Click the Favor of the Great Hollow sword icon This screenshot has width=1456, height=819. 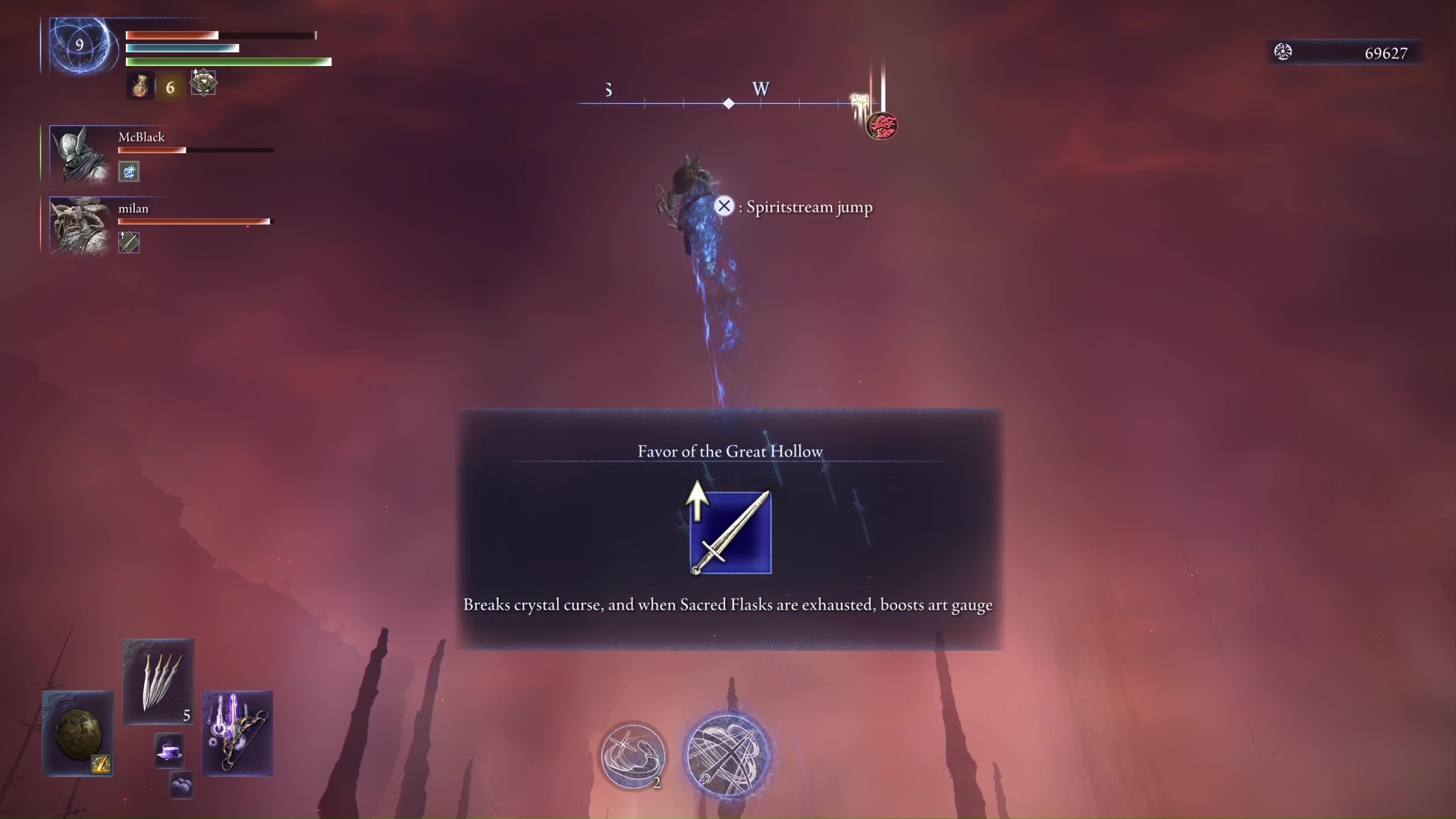coord(730,532)
